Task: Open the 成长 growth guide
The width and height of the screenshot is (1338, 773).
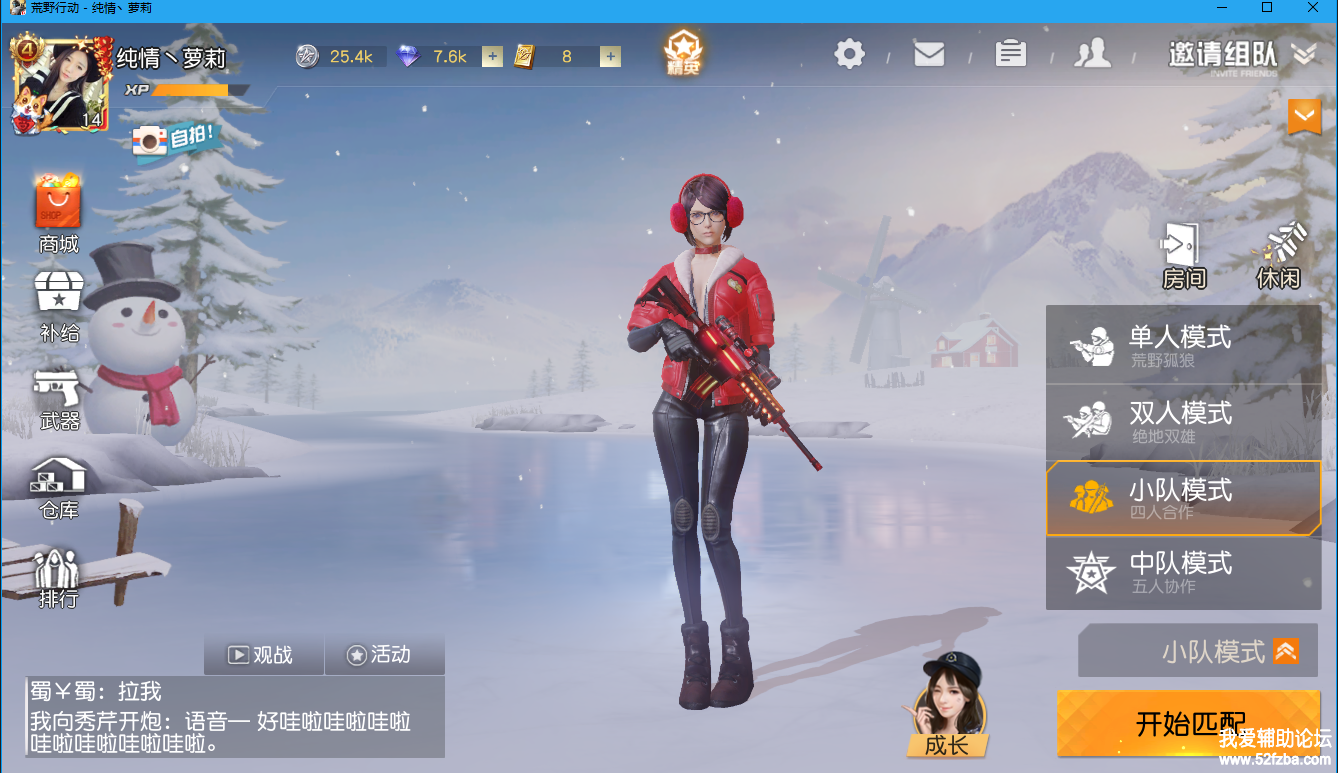Action: click(945, 712)
